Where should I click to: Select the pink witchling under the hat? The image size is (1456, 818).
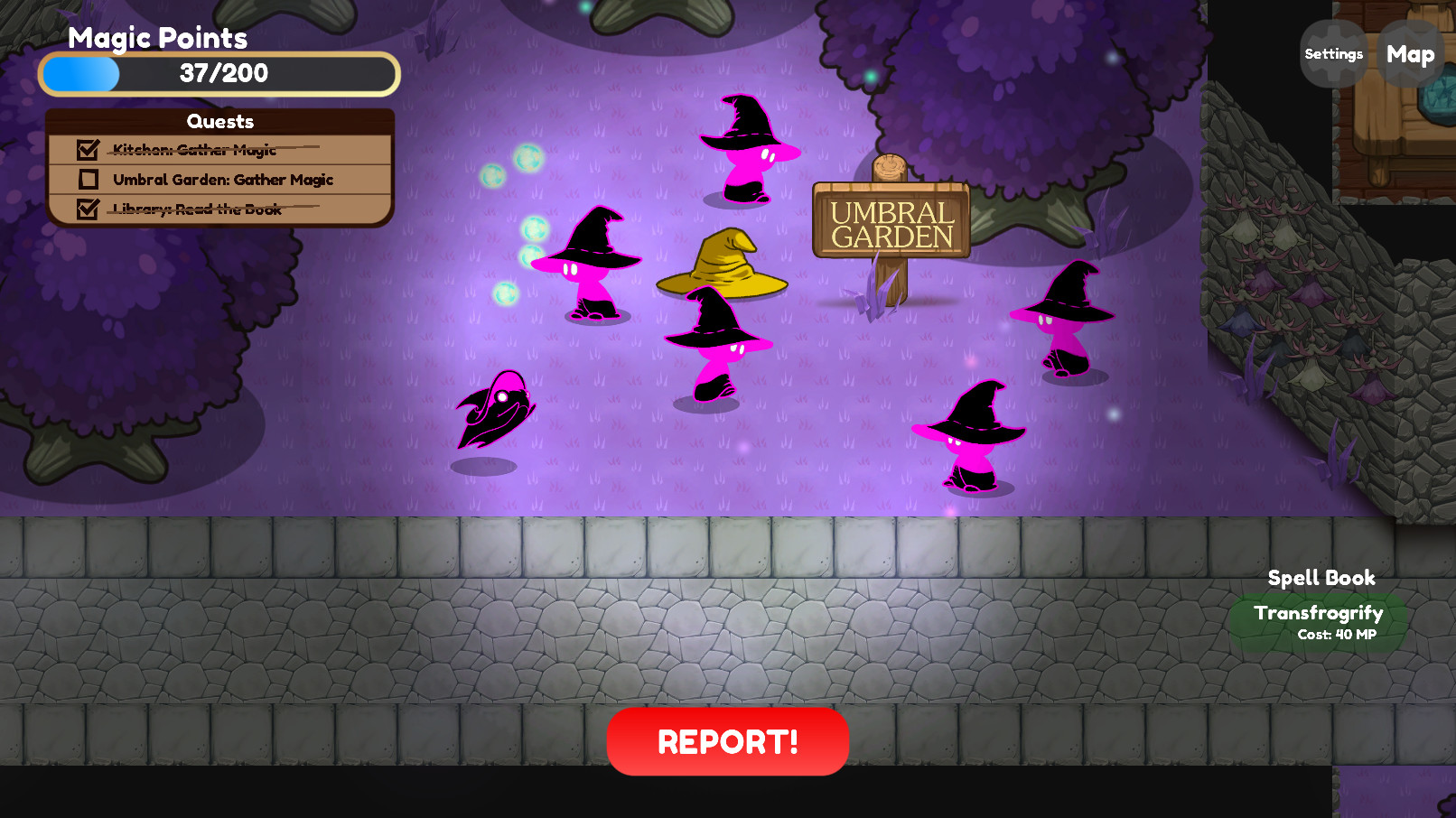click(714, 348)
